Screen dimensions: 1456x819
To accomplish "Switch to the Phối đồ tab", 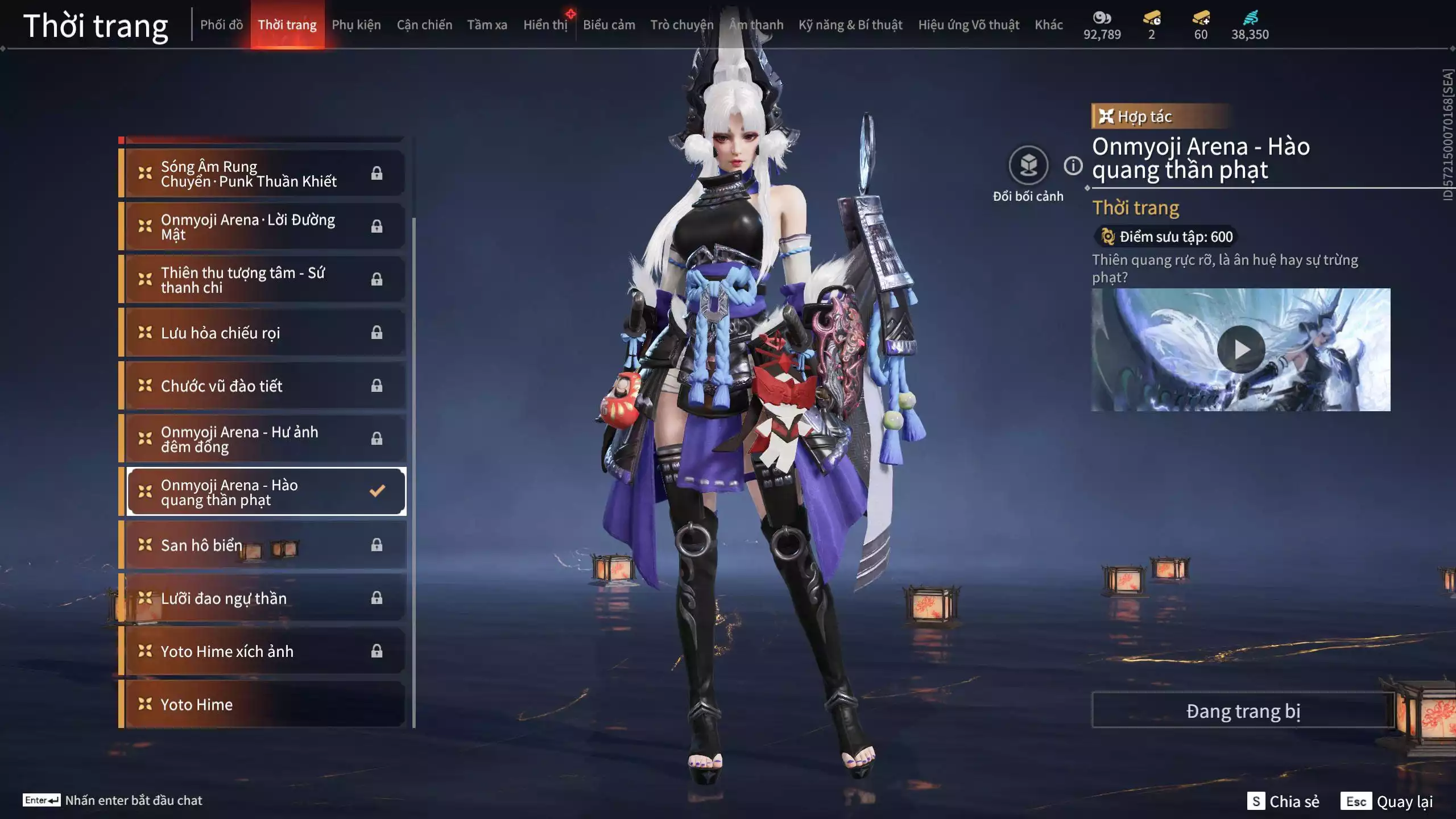I will click(221, 25).
